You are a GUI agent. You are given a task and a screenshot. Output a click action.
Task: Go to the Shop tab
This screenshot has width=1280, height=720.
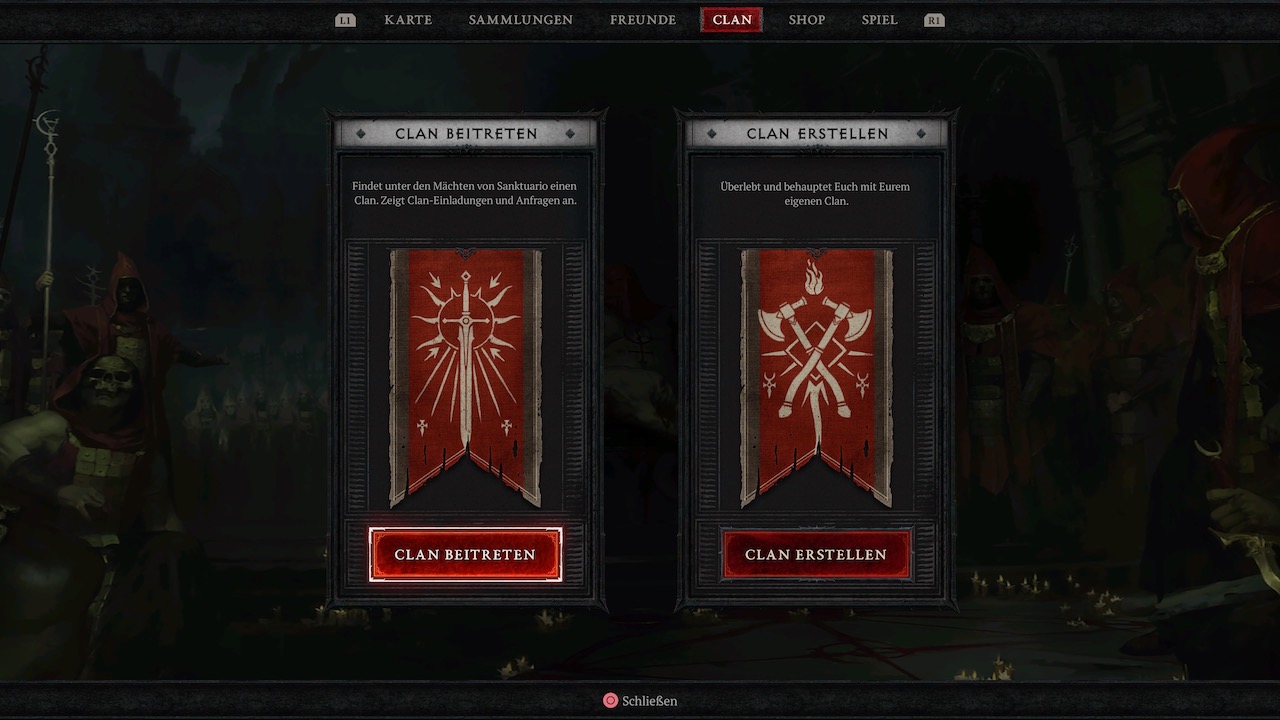coord(806,20)
